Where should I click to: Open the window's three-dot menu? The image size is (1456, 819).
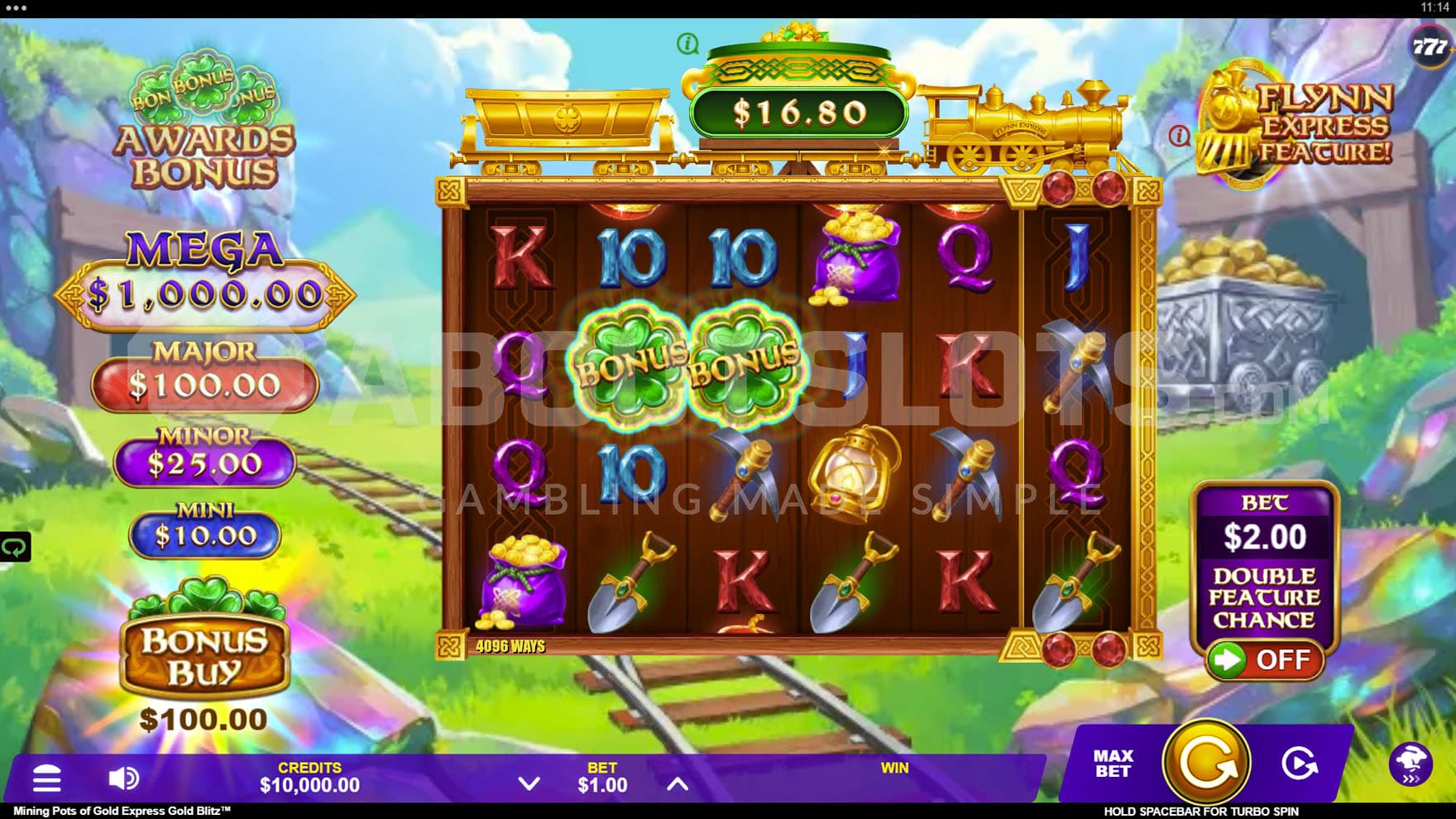click(x=16, y=8)
